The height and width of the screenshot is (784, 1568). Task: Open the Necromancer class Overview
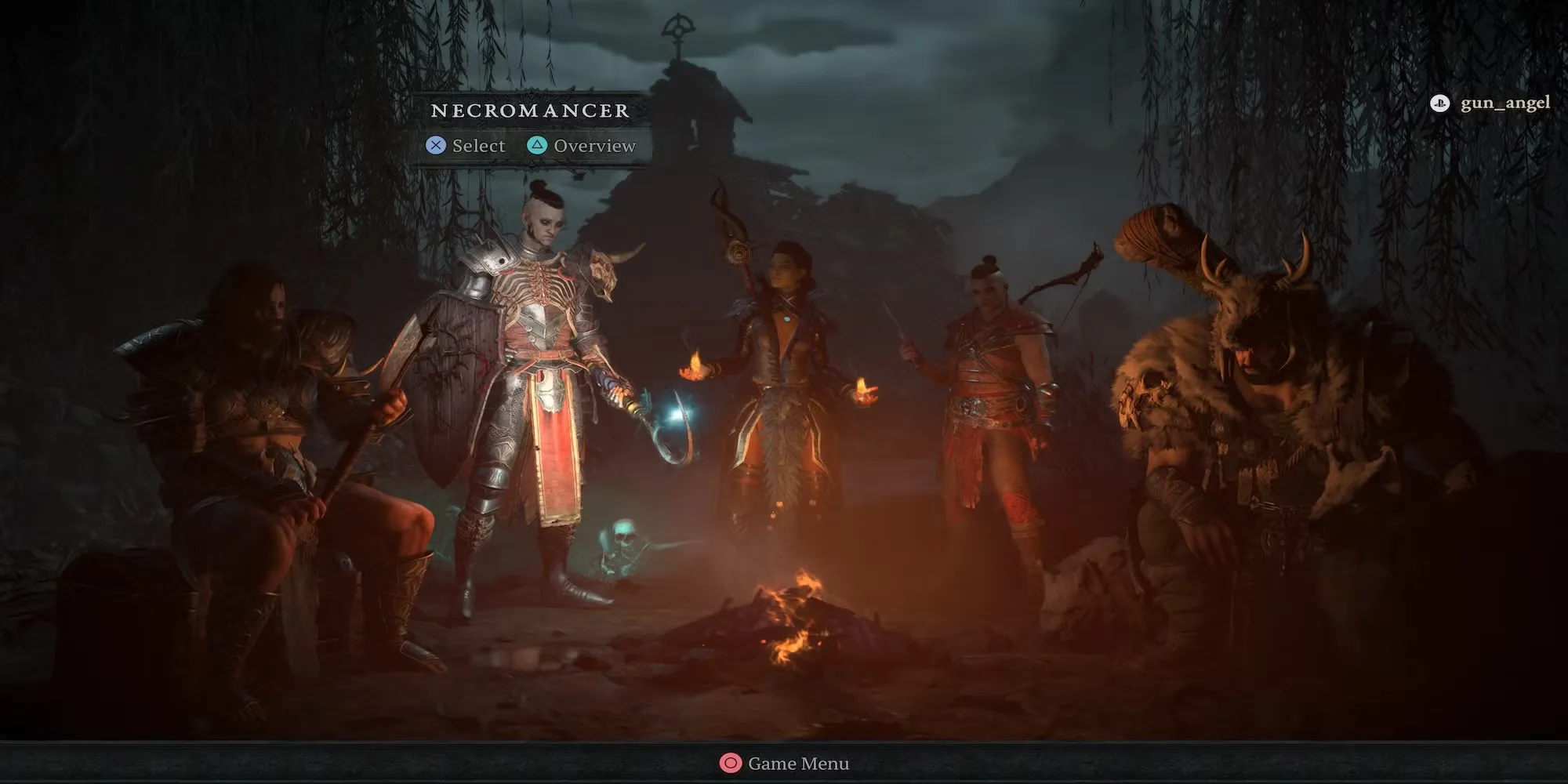[582, 146]
